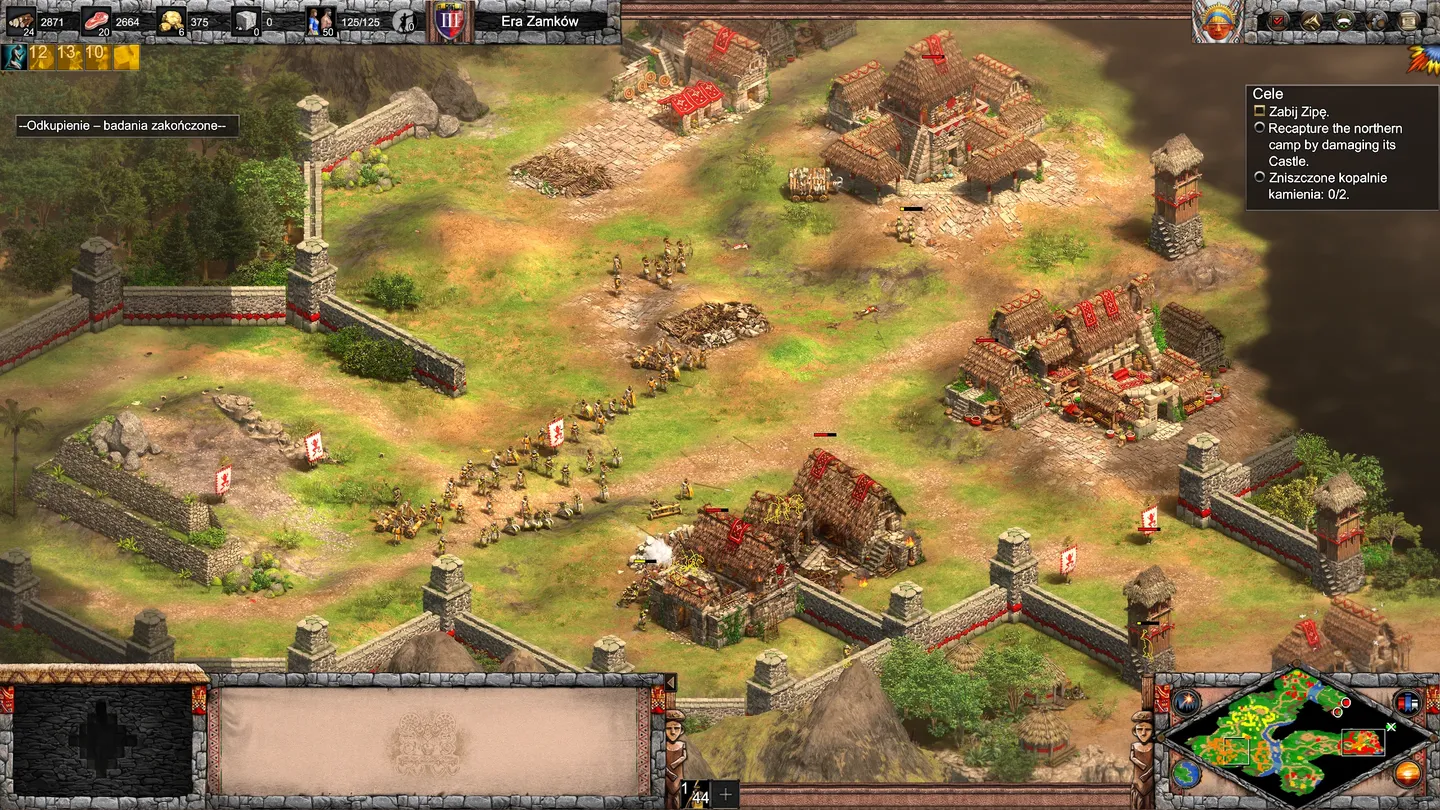Open the tech tree laurel button
Viewport: 1440px width, 810px height.
[1344, 20]
